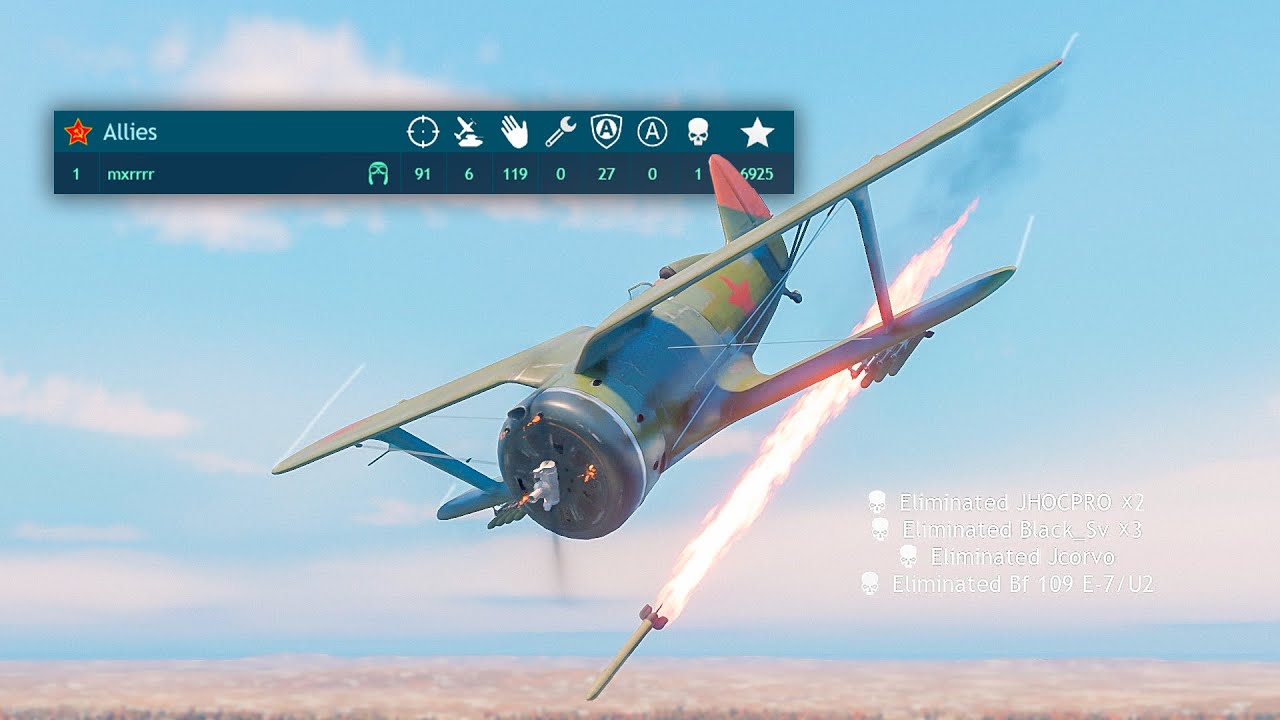Click the shield capture column icon
1280x720 pixels.
point(606,132)
